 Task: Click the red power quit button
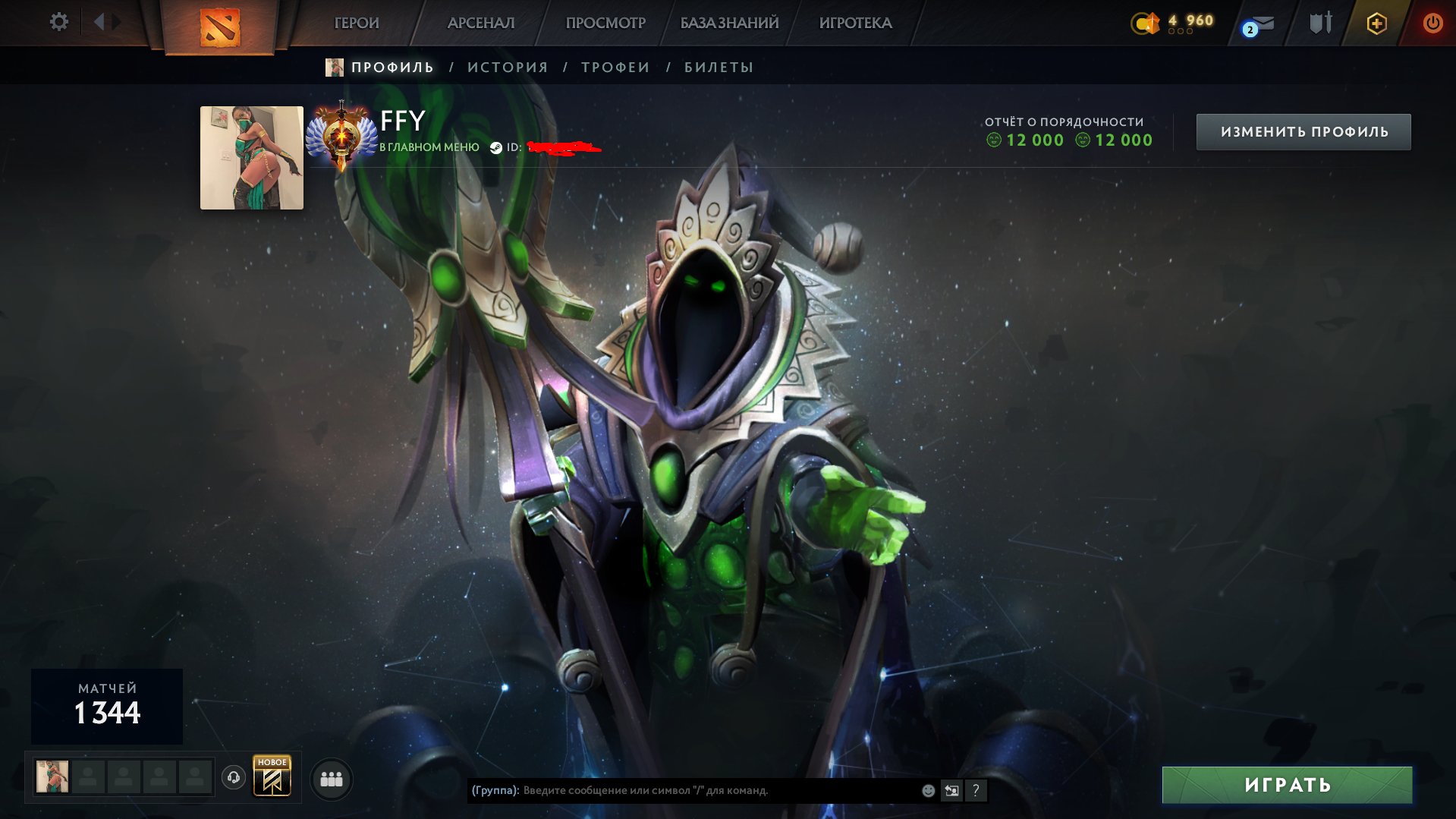point(1432,23)
